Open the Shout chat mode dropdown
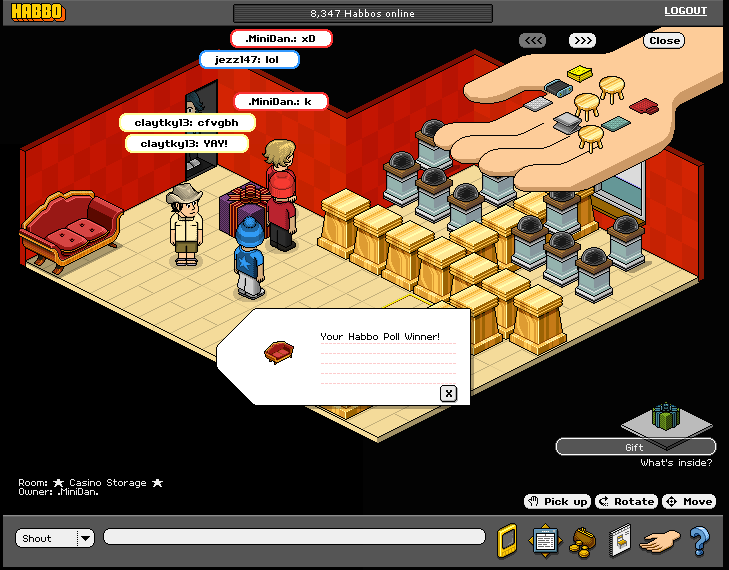Screen dimensions: 729x570 85,538
